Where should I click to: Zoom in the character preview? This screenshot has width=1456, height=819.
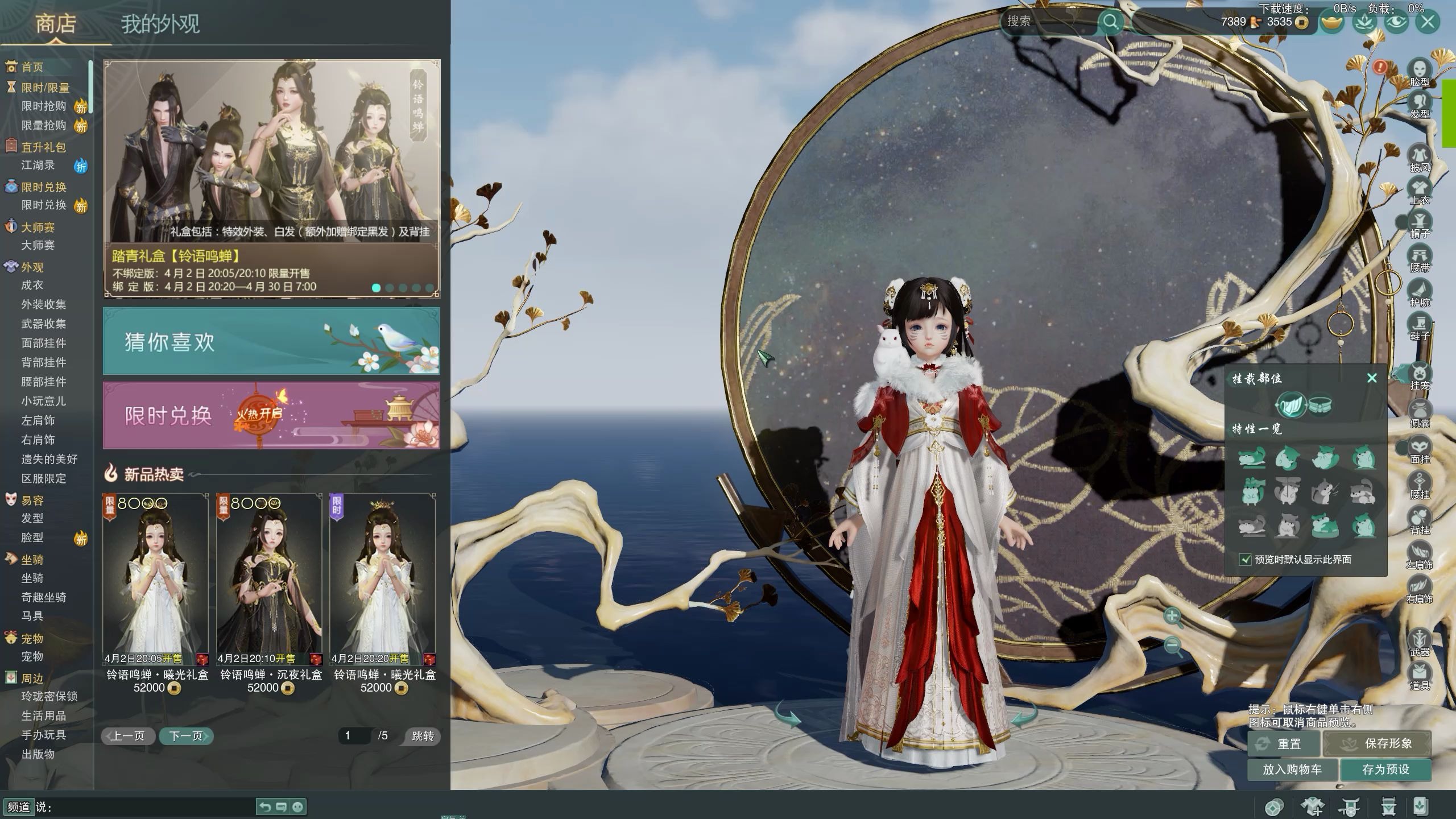click(1172, 616)
